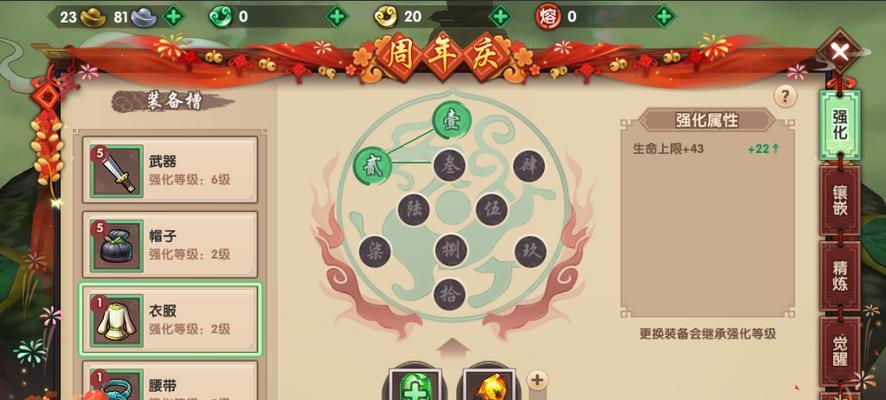Open the 镶嵌 tab

coord(840,200)
